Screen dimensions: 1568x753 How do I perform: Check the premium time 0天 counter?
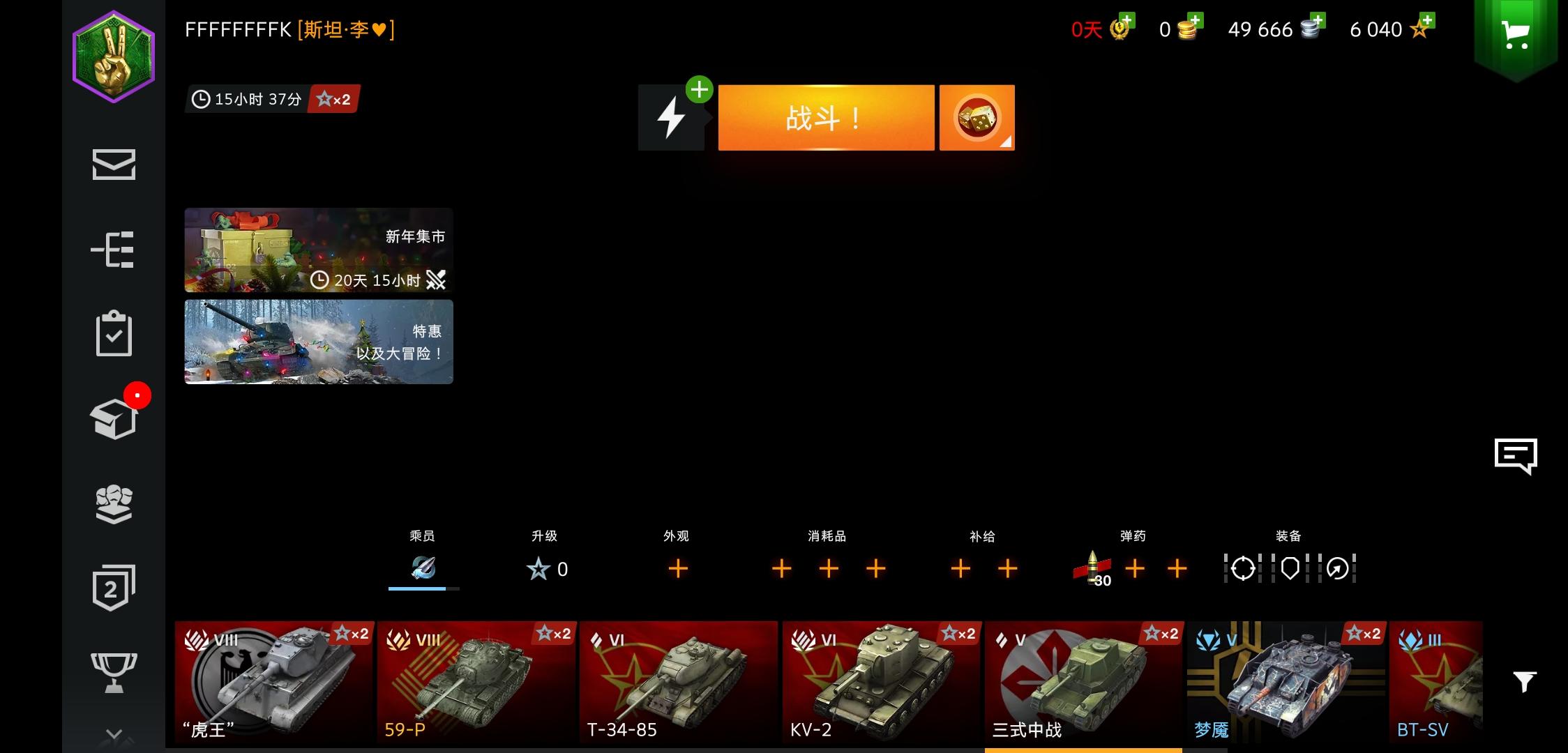1085,29
